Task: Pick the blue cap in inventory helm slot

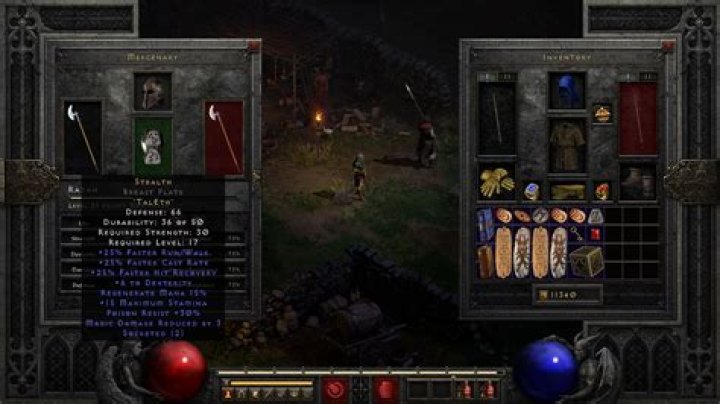Action: pyautogui.click(x=566, y=91)
